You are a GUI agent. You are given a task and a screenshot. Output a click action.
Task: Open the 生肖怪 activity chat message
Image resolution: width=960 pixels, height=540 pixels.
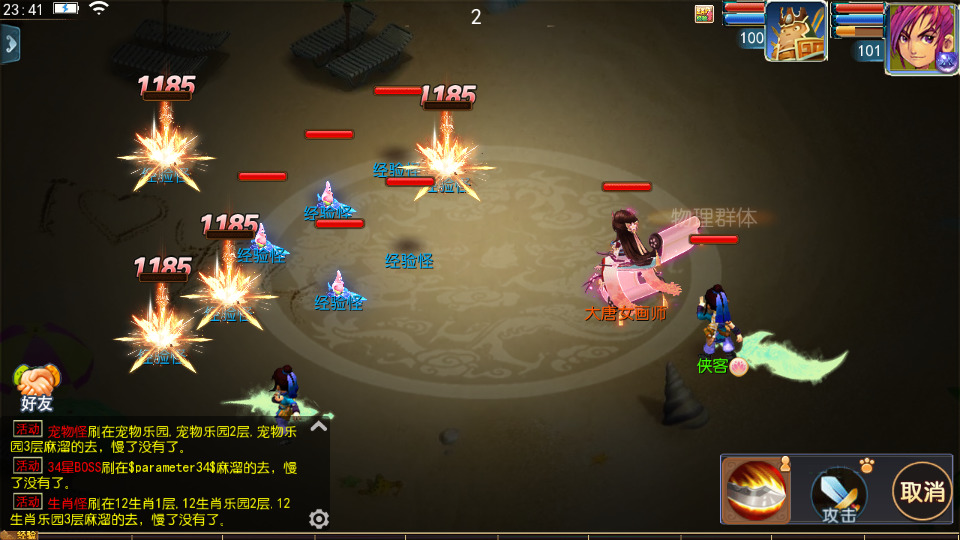[160, 511]
